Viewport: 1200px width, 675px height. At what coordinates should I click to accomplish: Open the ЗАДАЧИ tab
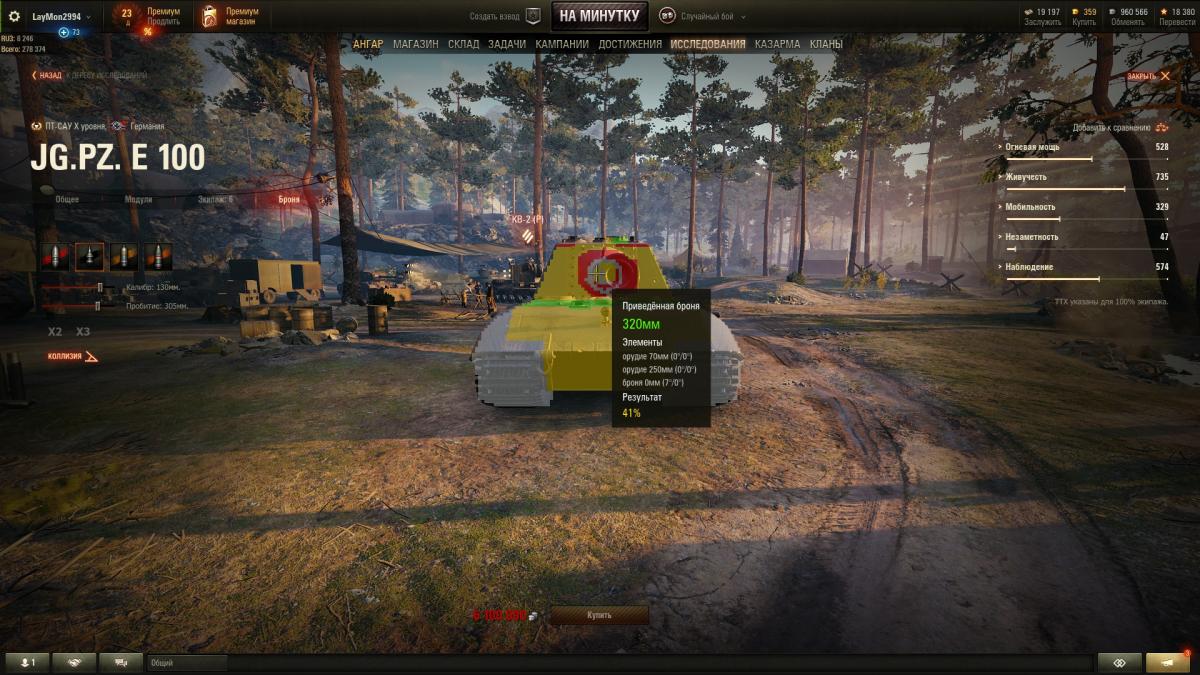point(507,44)
